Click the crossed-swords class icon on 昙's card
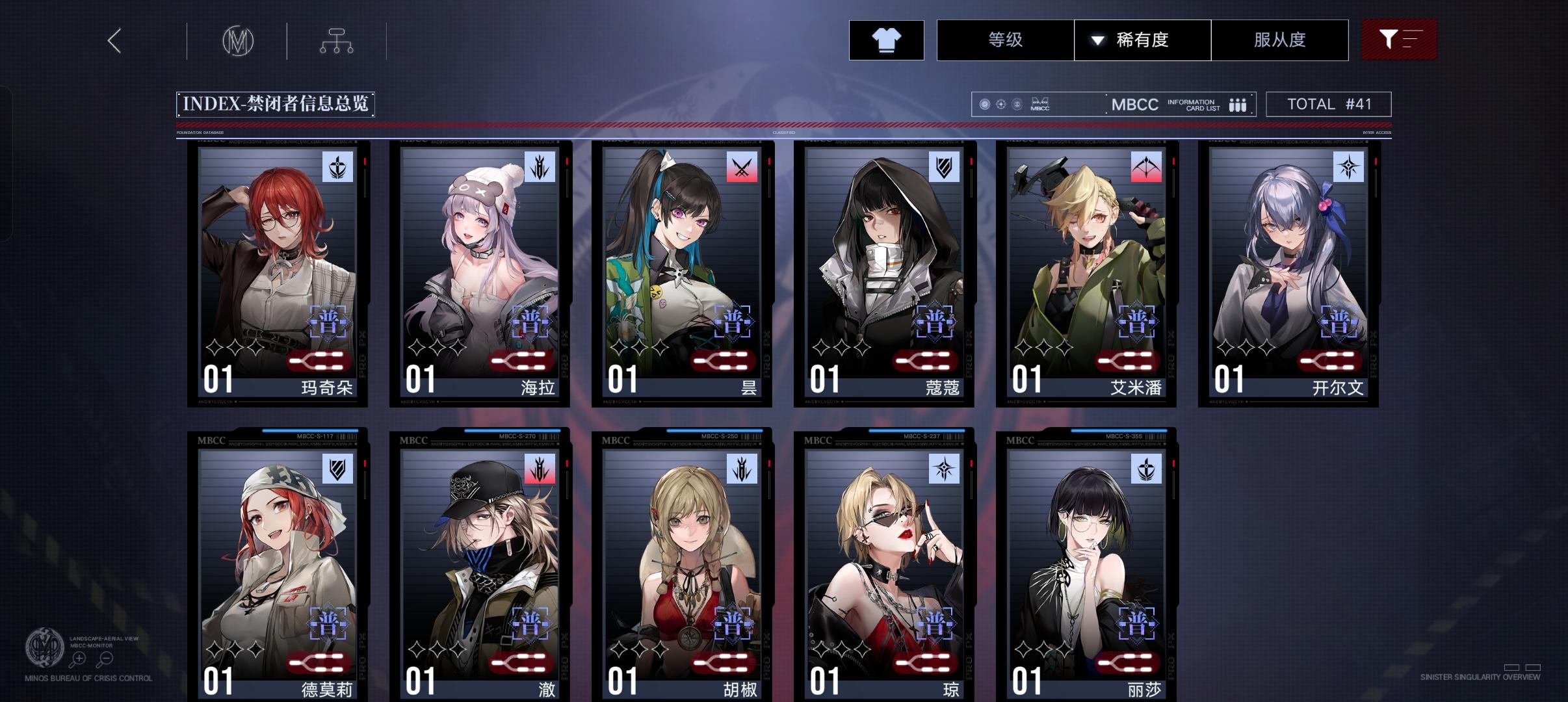This screenshot has height=702, width=1568. tap(741, 168)
